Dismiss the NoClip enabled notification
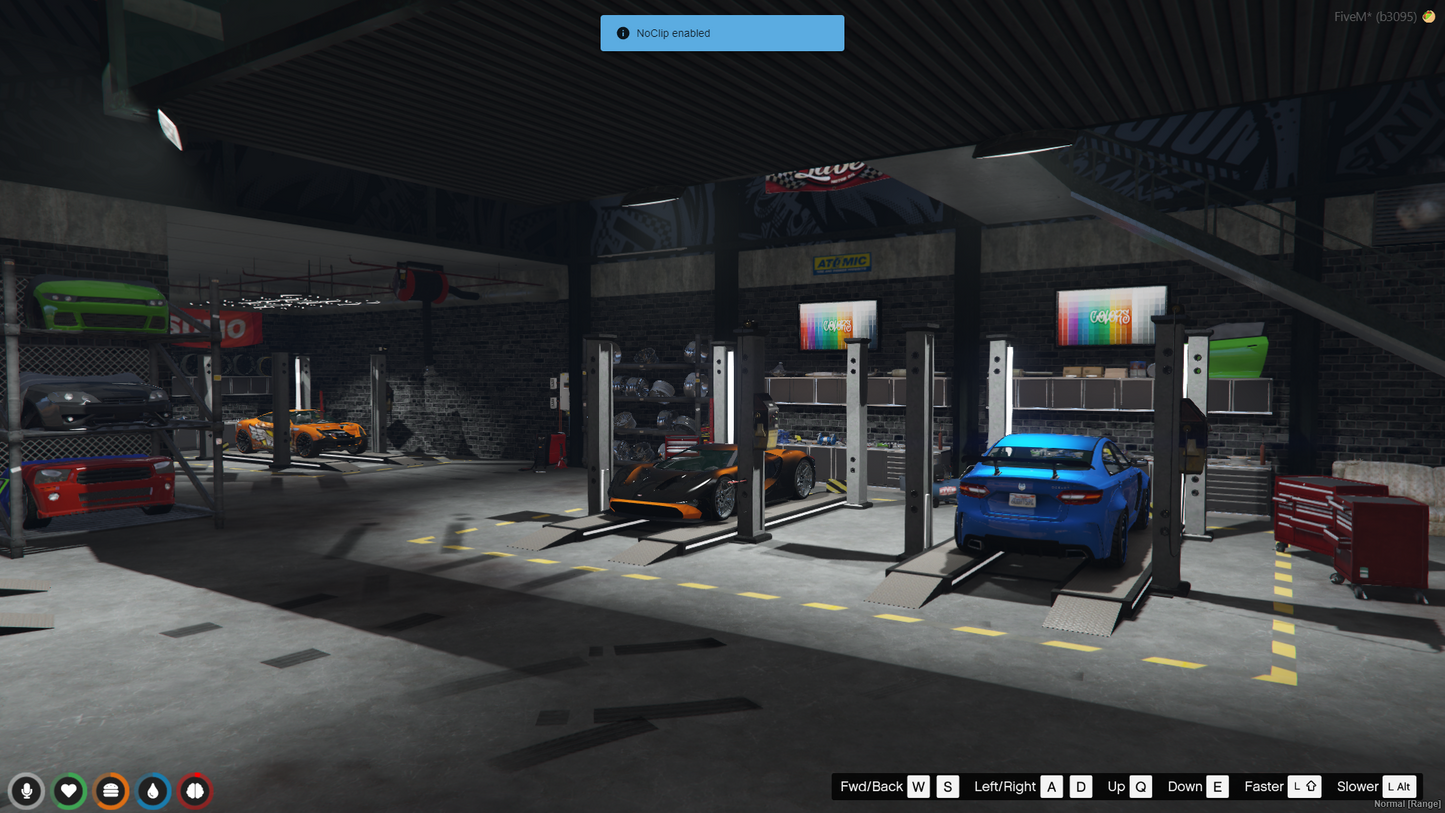1445x813 pixels. pyautogui.click(x=721, y=33)
